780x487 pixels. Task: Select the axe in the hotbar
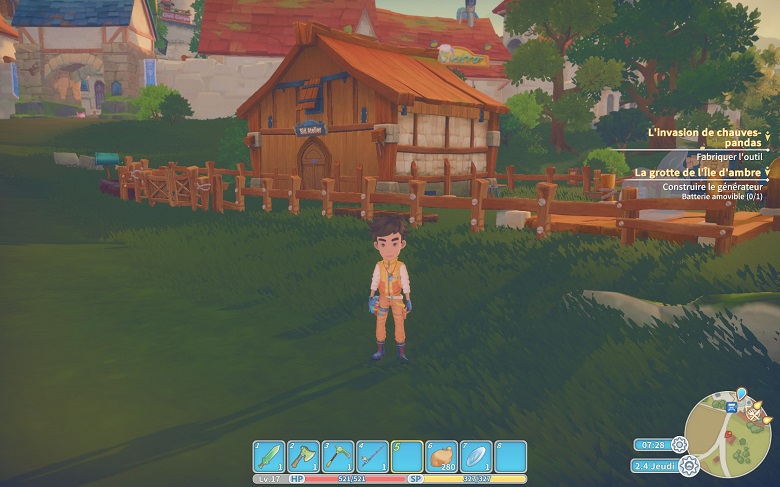(x=303, y=456)
